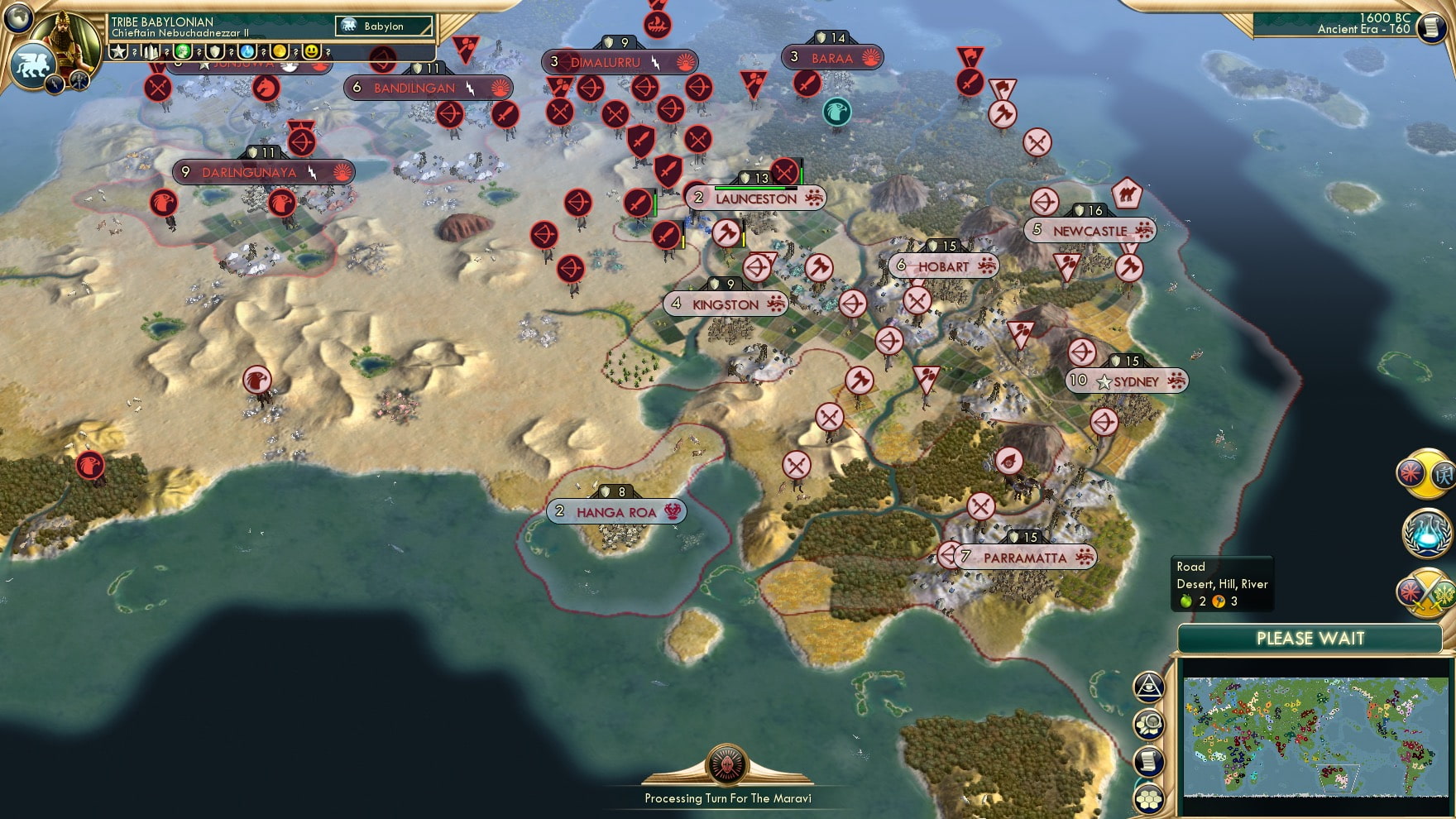This screenshot has height=819, width=1456.
Task: Open the scroll notification log beside the minimap
Action: (x=1149, y=759)
